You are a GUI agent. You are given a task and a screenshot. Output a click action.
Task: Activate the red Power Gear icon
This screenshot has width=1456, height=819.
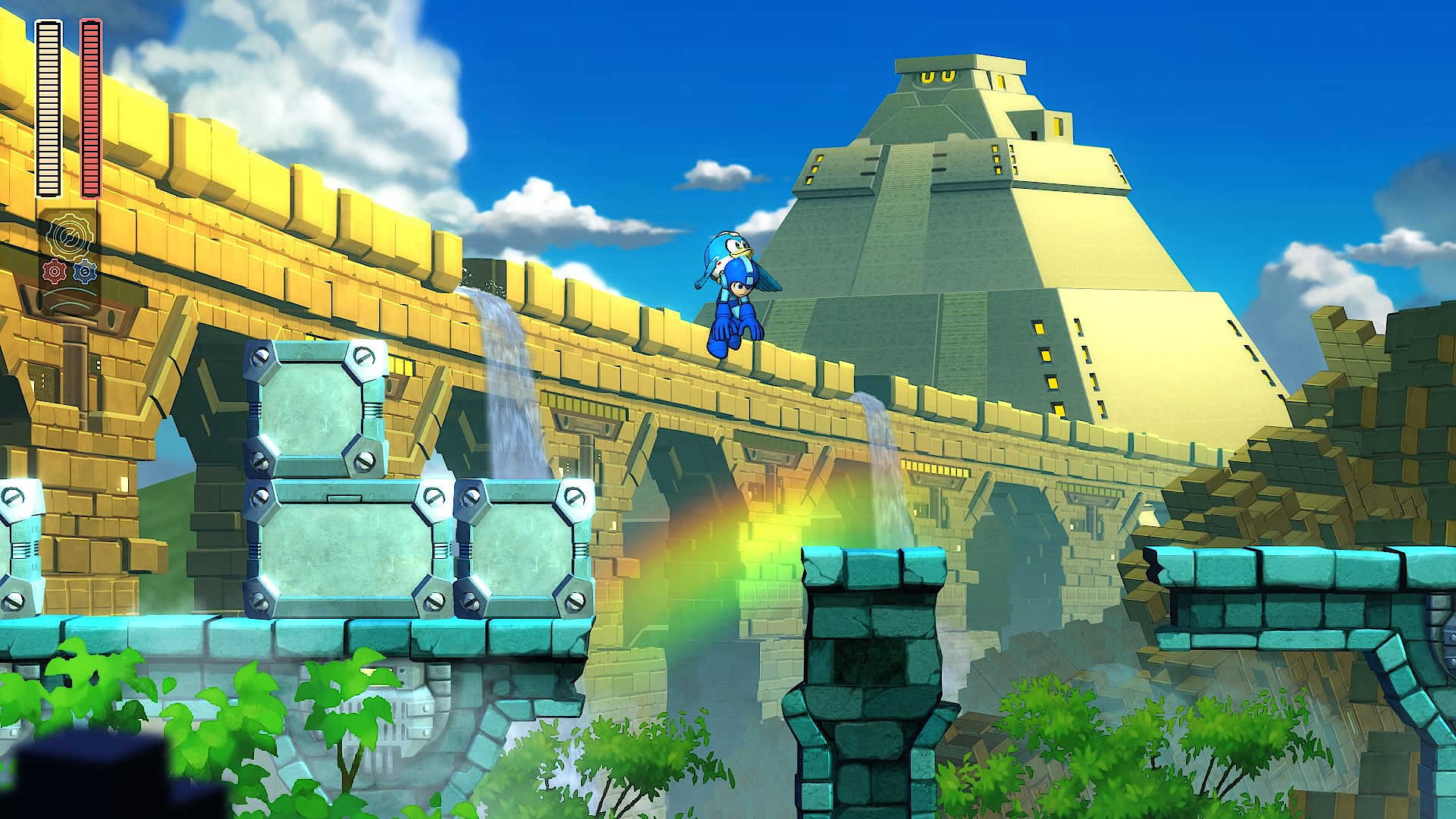coord(53,271)
